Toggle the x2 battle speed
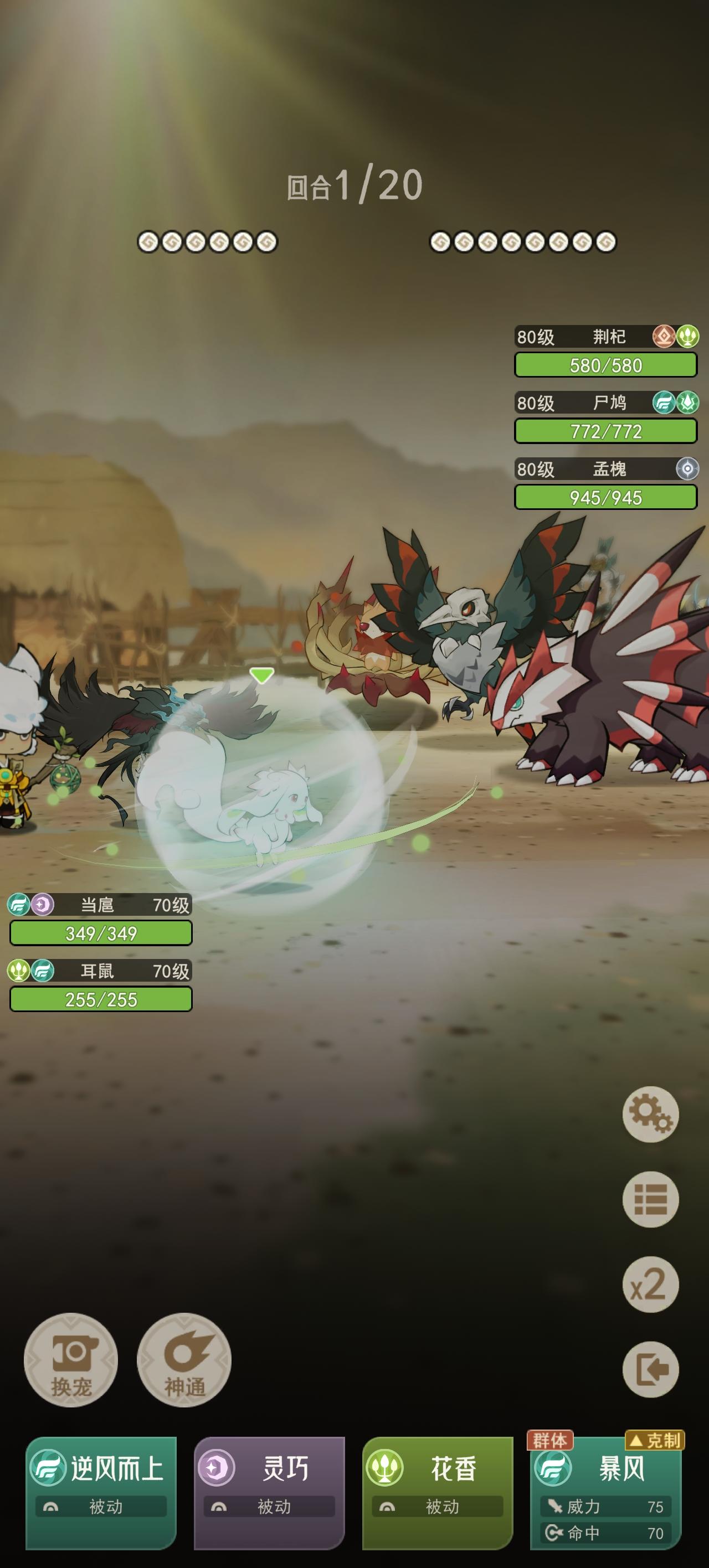Viewport: 709px width, 1568px height. (650, 1285)
